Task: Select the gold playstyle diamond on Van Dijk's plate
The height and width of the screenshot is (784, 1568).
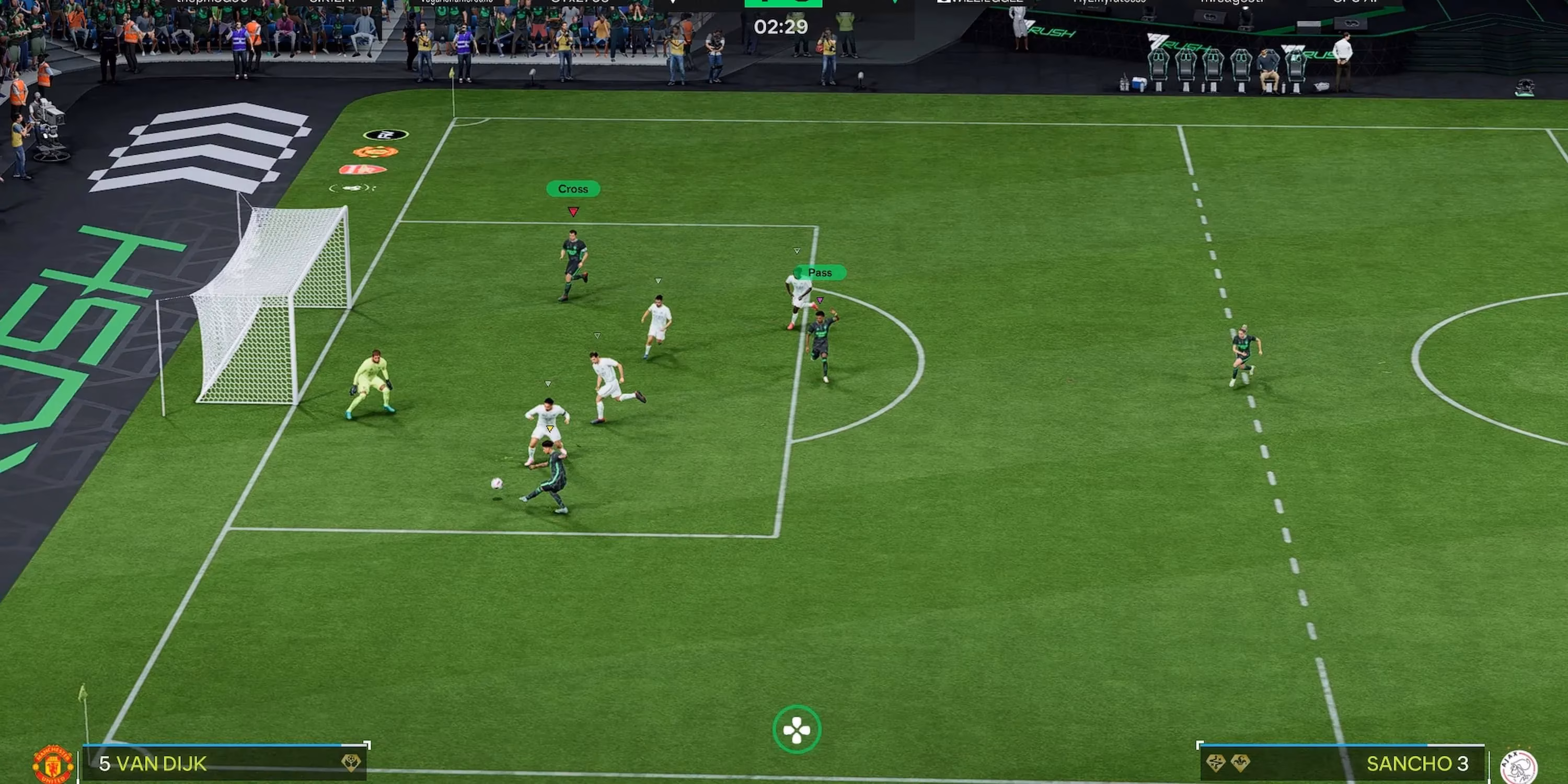Action: [350, 764]
